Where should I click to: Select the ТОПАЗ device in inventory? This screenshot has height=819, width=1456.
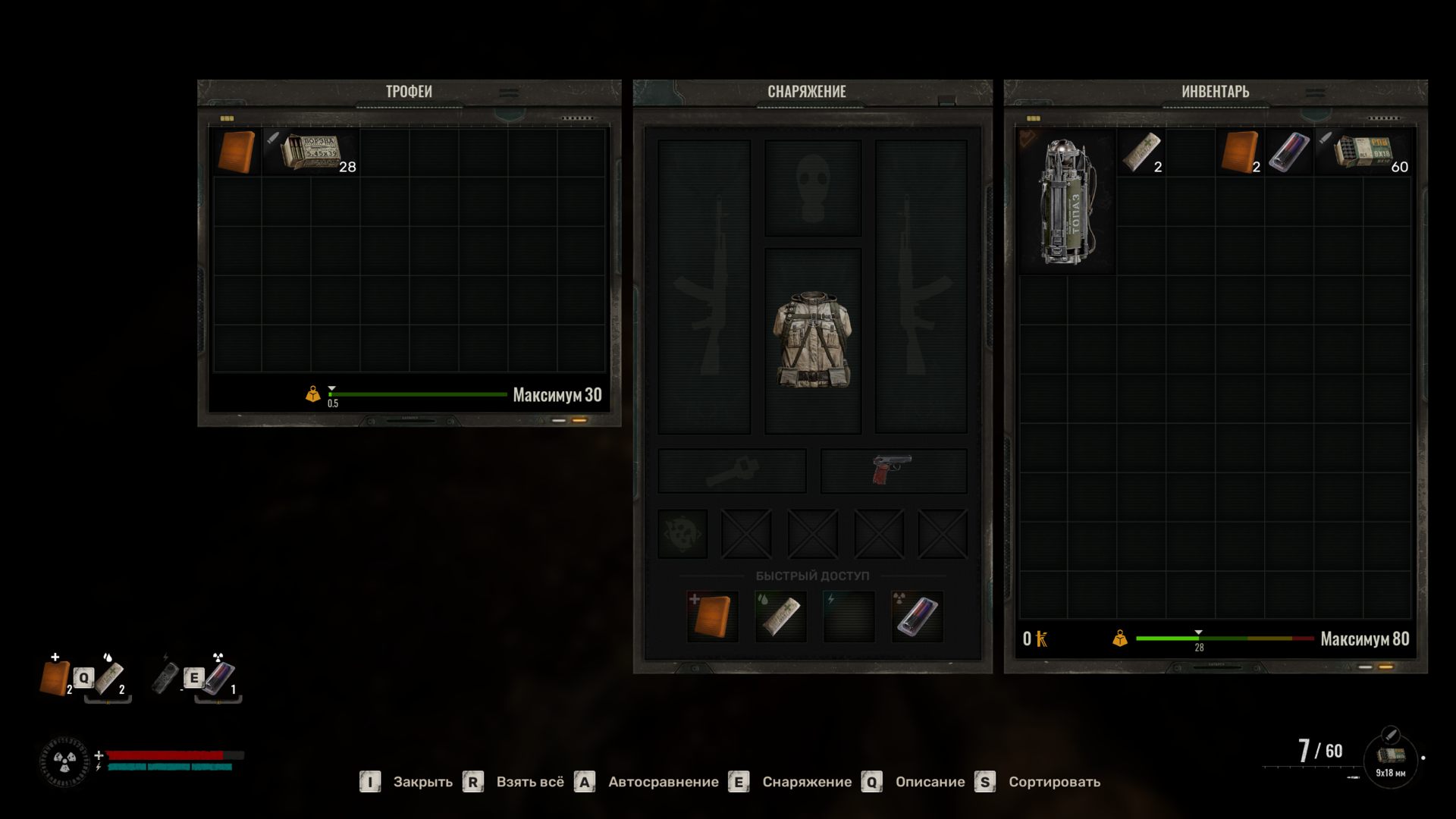point(1065,201)
